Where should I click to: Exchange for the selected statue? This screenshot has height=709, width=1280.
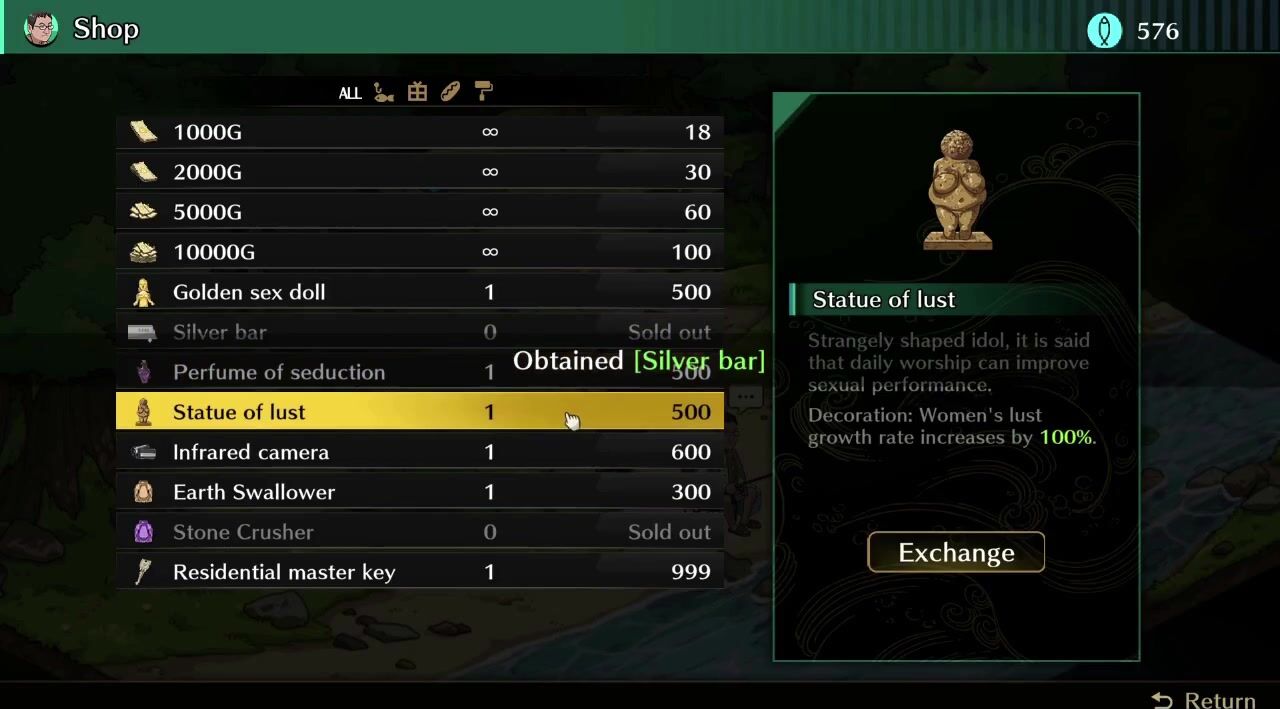click(955, 552)
